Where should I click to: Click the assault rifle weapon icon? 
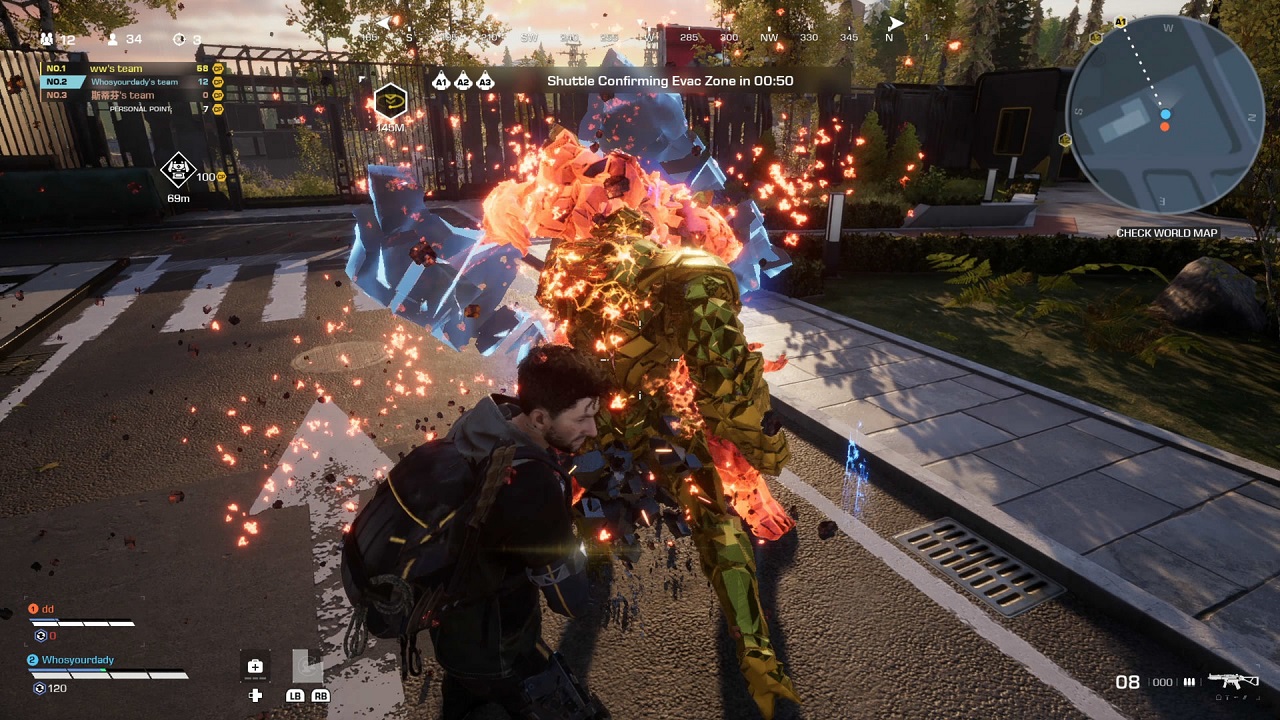pos(1234,681)
